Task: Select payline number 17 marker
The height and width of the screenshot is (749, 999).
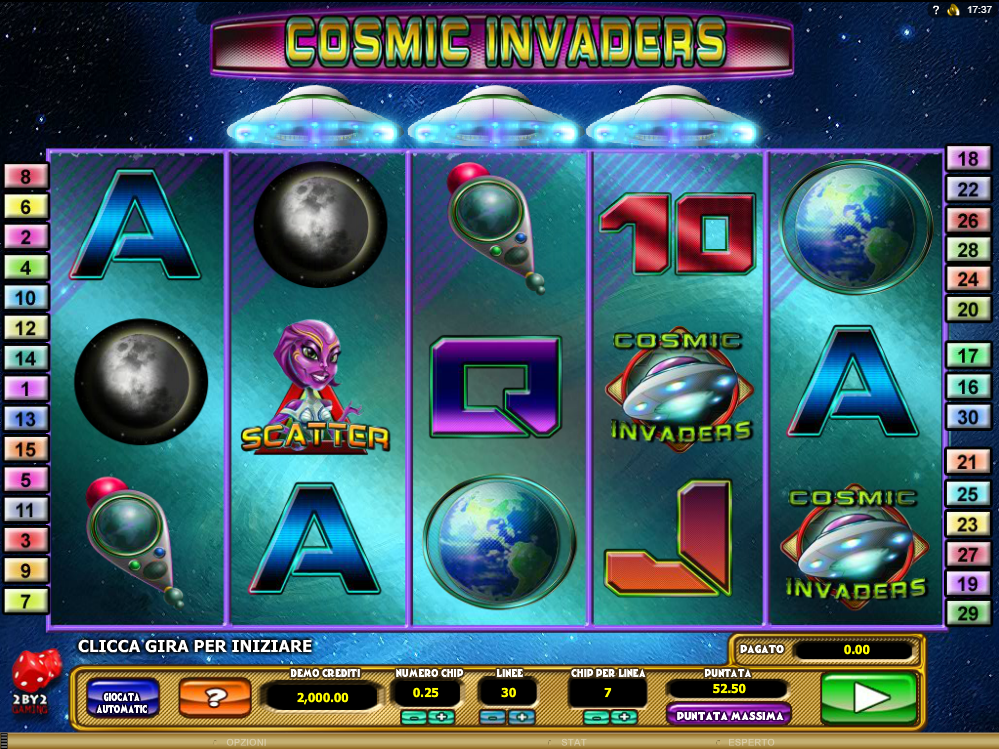Action: coord(968,355)
